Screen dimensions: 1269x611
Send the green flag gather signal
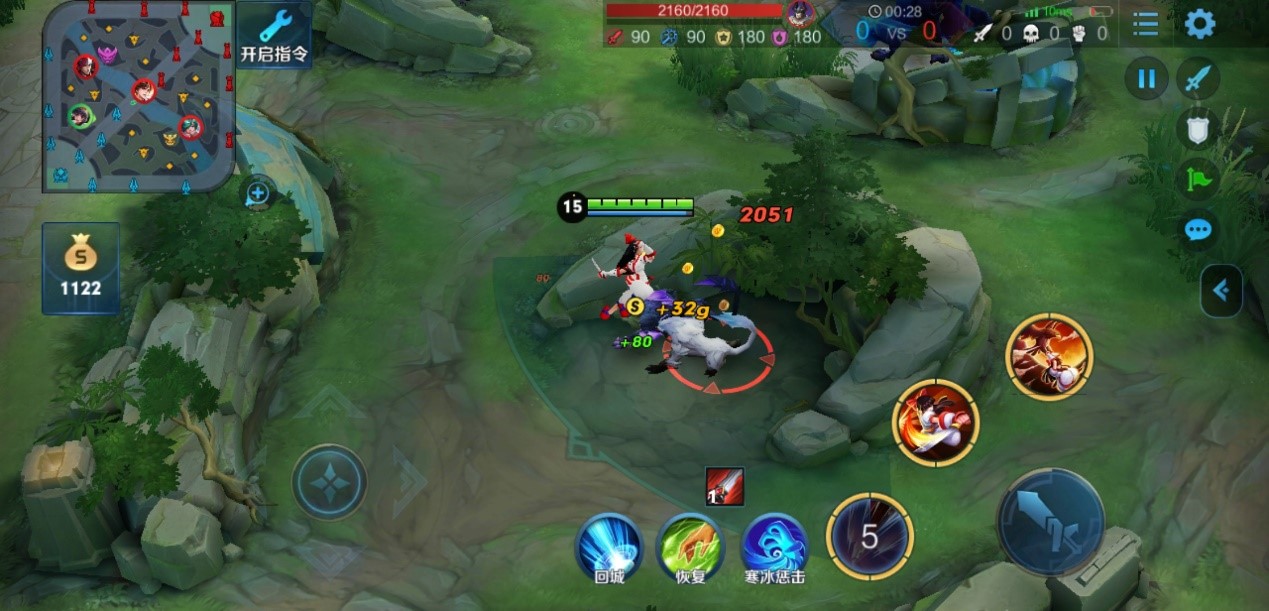[x=1198, y=180]
